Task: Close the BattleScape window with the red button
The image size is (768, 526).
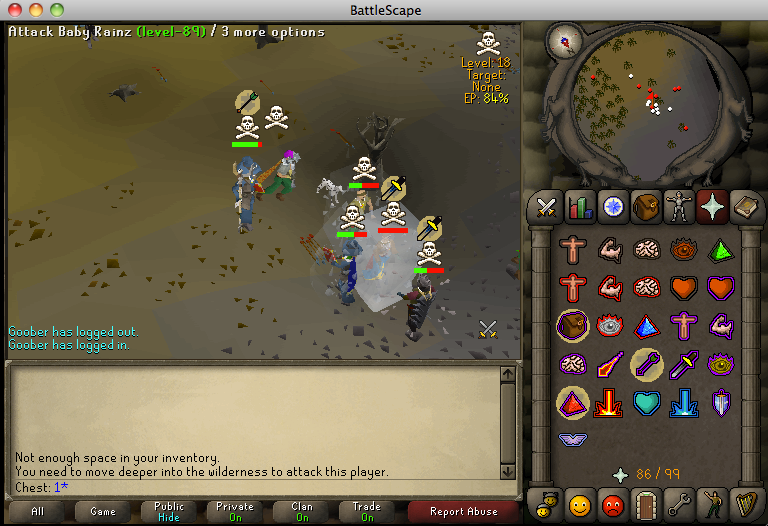Action: click(x=14, y=10)
